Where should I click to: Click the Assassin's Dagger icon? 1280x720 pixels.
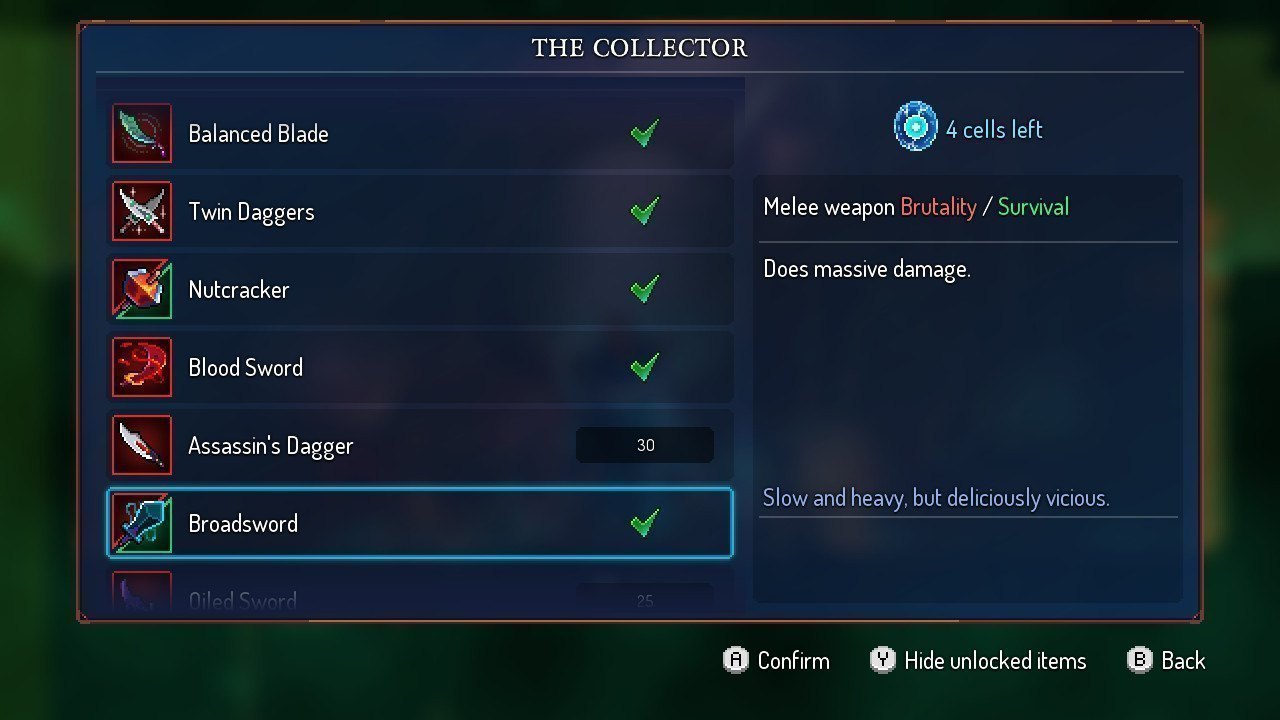[141, 445]
